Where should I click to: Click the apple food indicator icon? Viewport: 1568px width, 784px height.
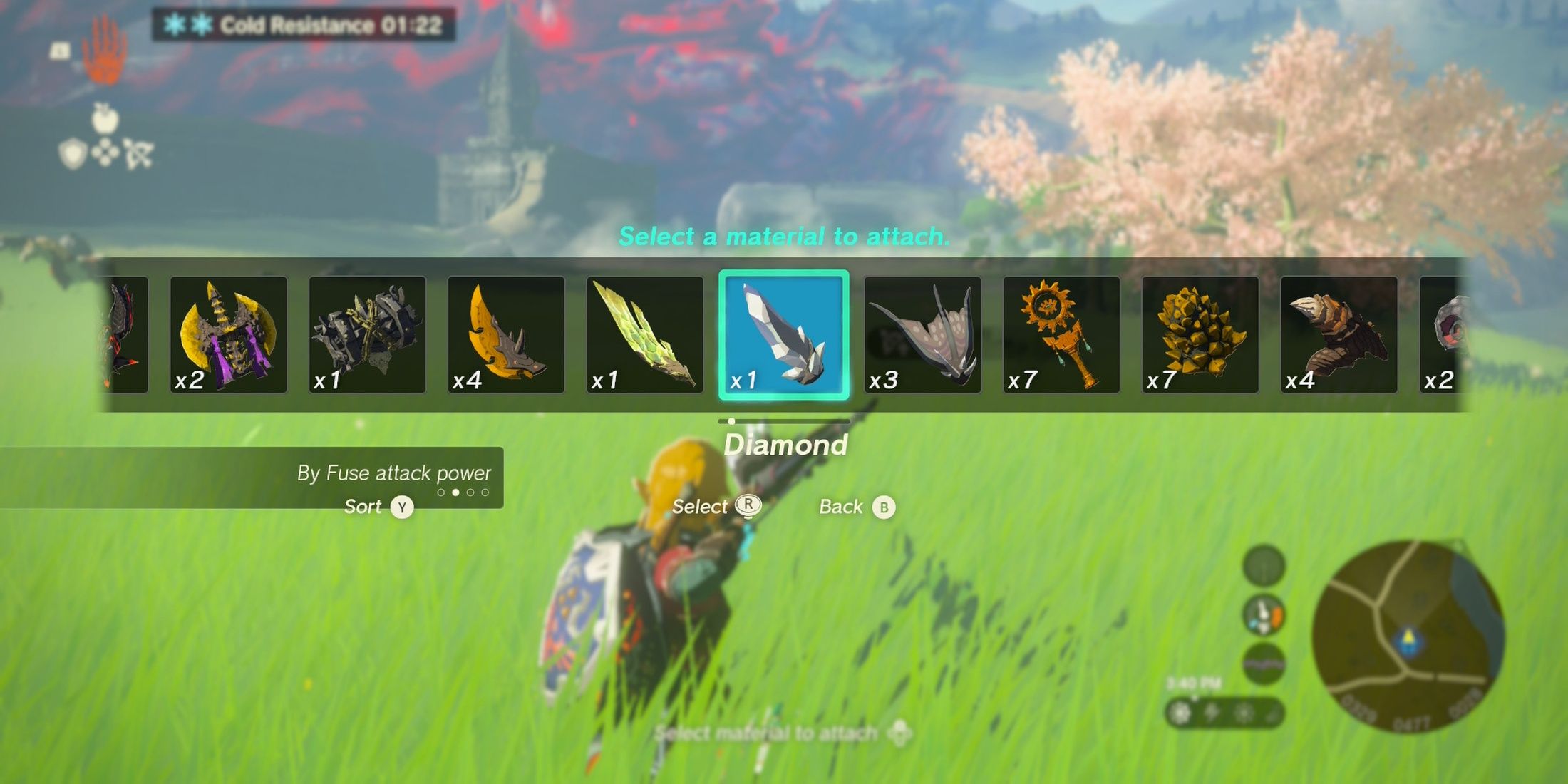click(103, 119)
